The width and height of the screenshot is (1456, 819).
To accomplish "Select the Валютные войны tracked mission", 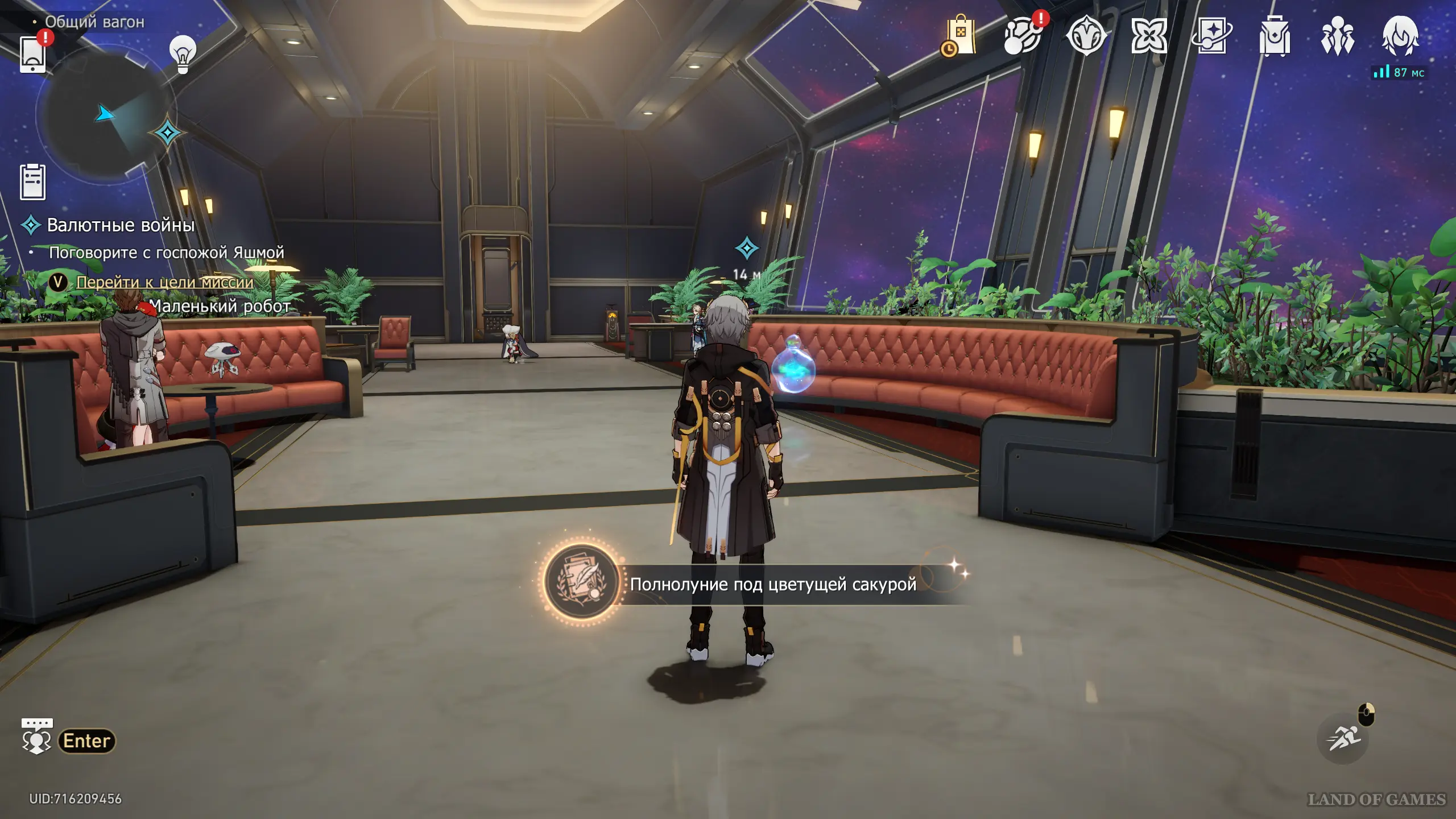I will pos(121,225).
